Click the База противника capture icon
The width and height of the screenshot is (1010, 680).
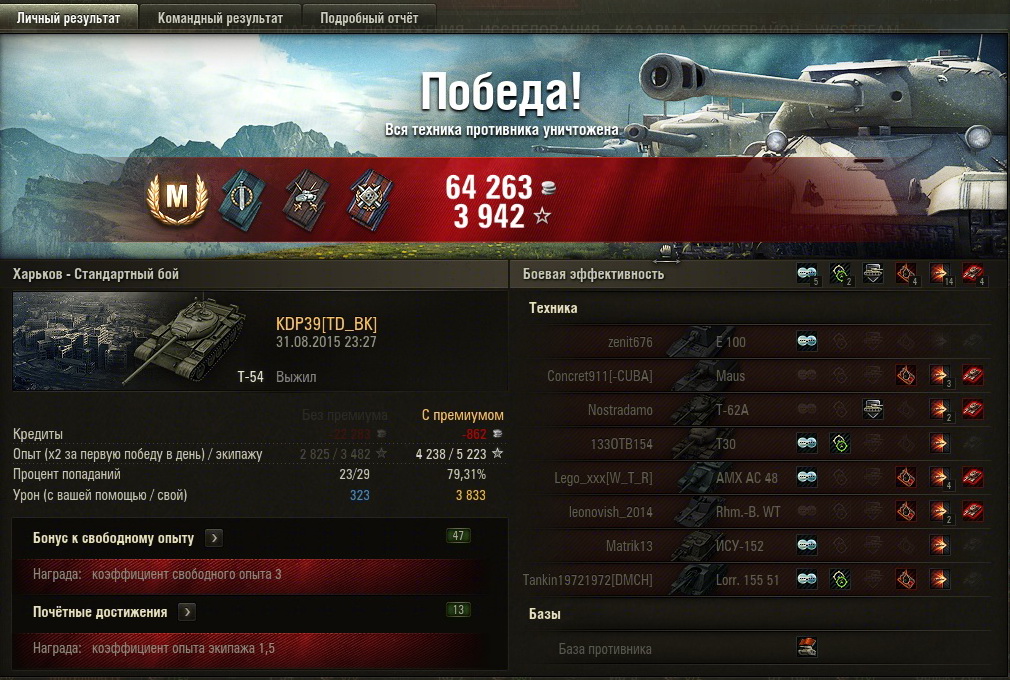tap(807, 648)
